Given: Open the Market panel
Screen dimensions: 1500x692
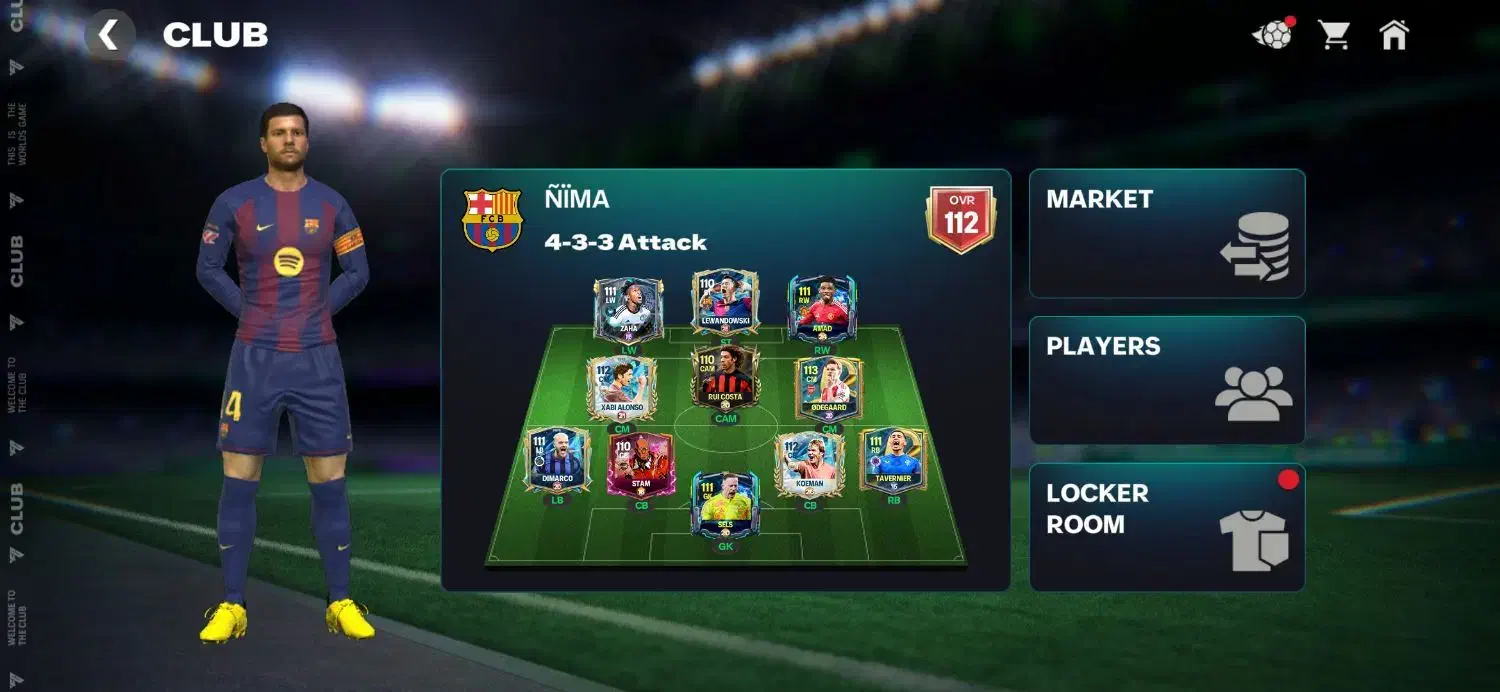Looking at the screenshot, I should 1166,233.
